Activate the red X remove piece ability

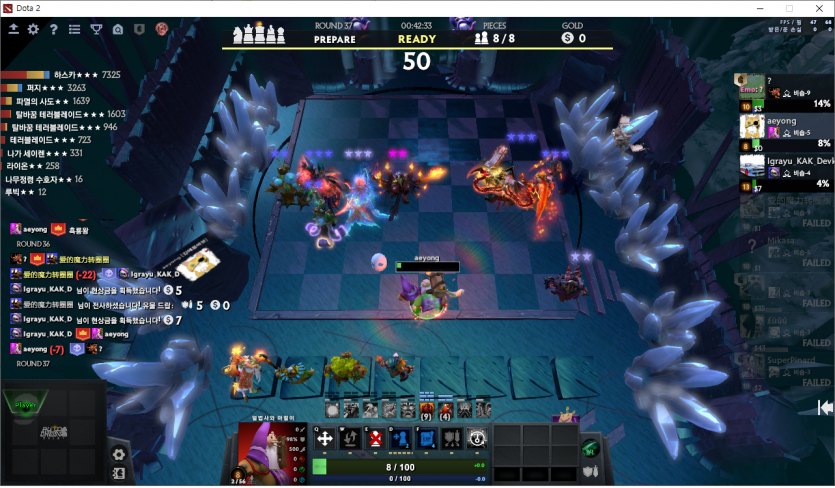(x=375, y=438)
